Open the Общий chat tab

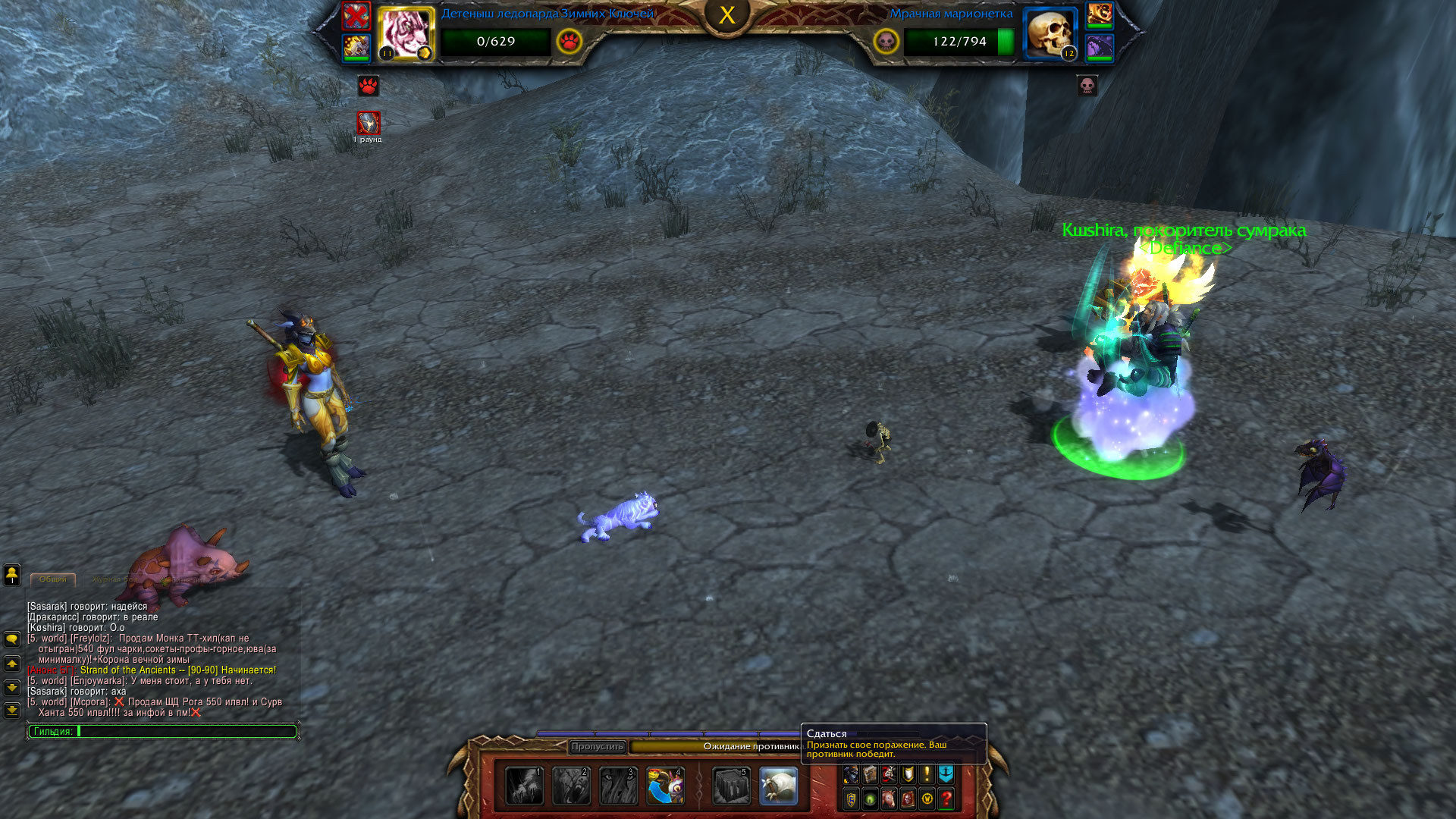pos(53,579)
